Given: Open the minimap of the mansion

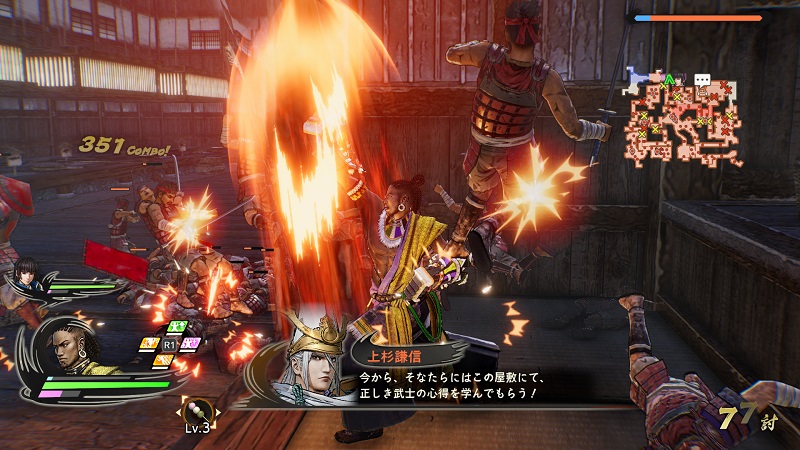Looking at the screenshot, I should pyautogui.click(x=685, y=117).
